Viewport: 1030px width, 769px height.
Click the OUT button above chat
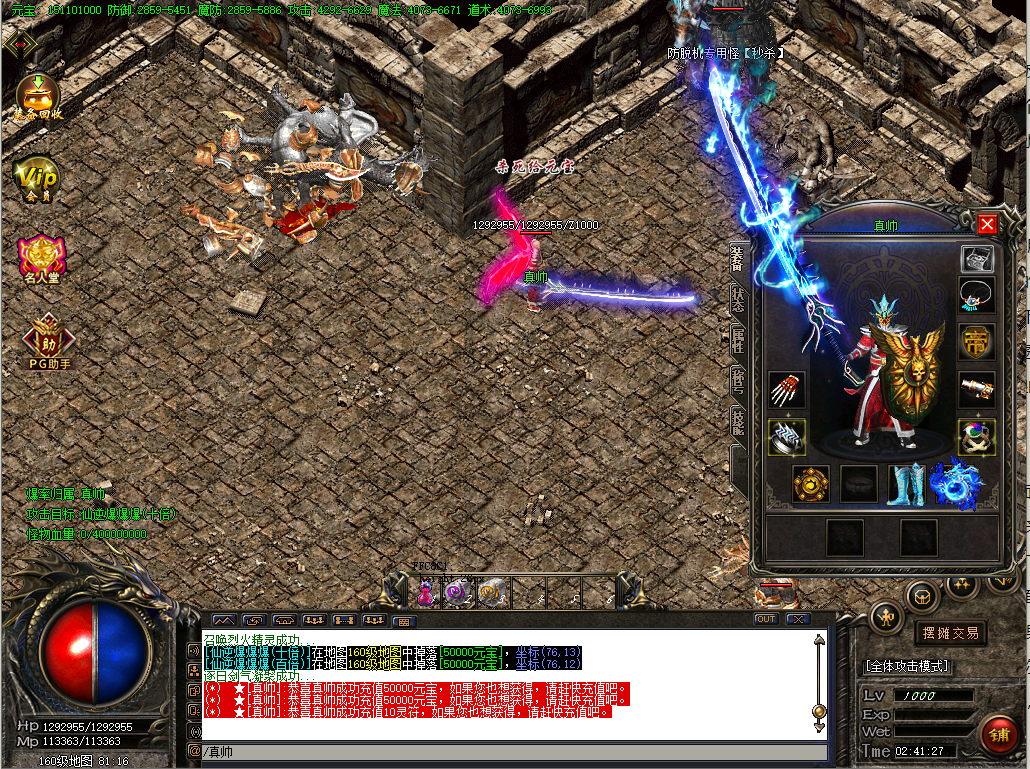pyautogui.click(x=765, y=619)
